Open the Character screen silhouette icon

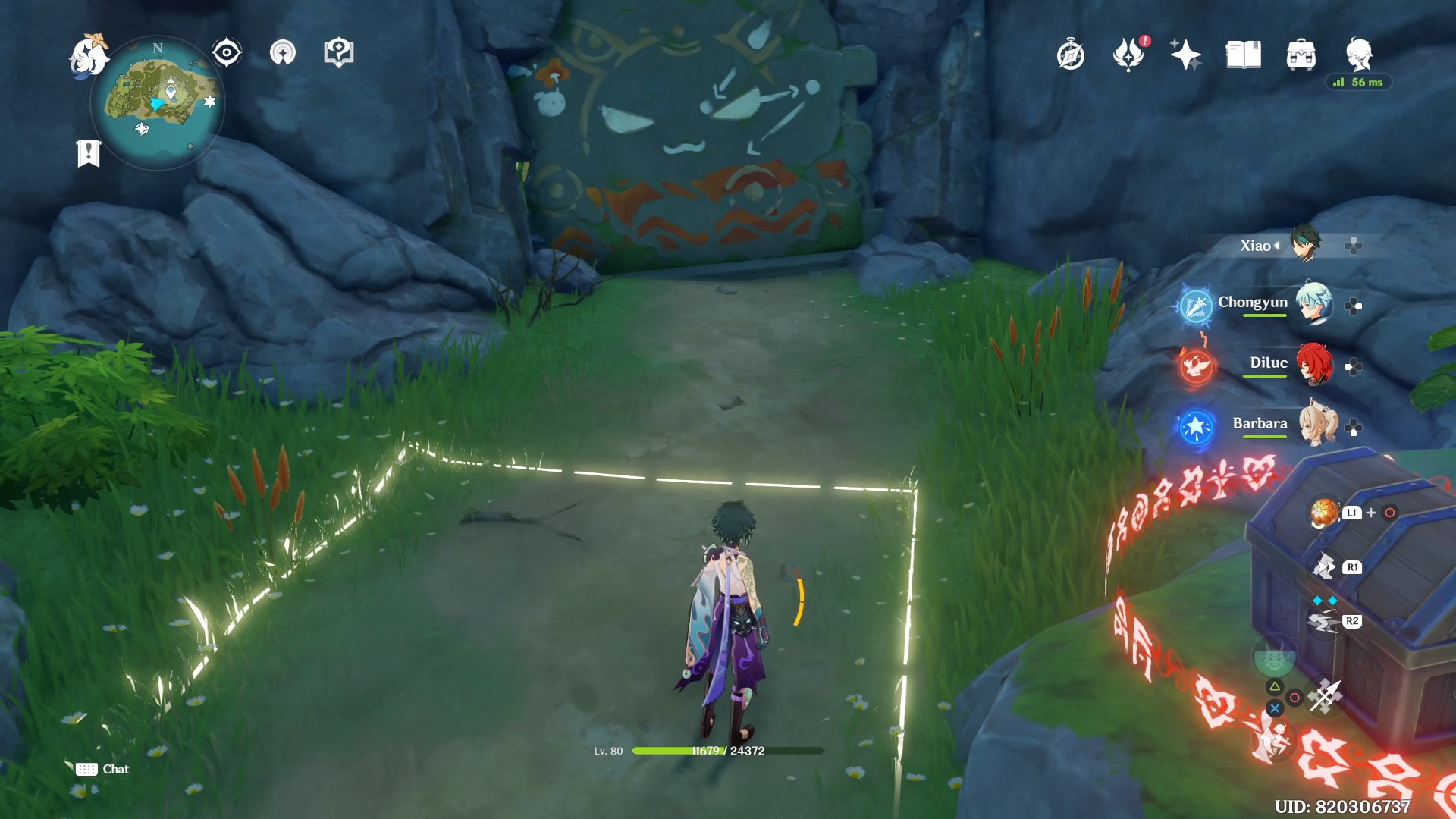tap(1359, 55)
